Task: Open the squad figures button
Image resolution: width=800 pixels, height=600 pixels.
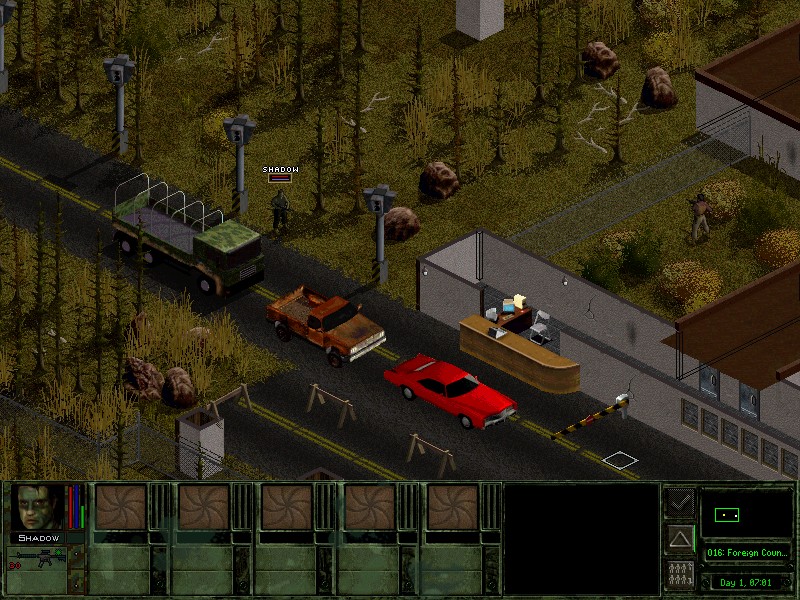Action: (680, 575)
